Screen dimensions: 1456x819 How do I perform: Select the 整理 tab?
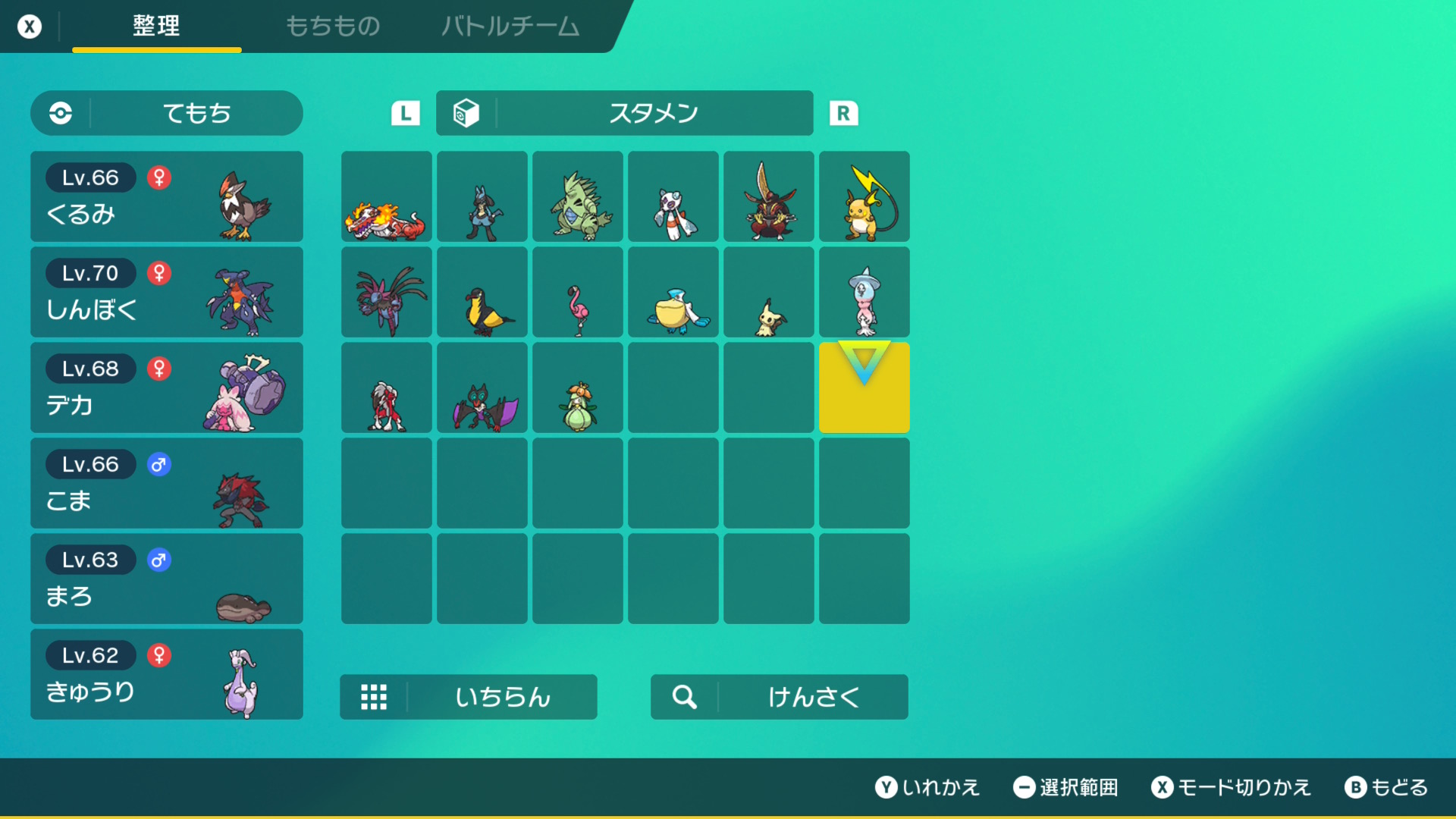156,27
